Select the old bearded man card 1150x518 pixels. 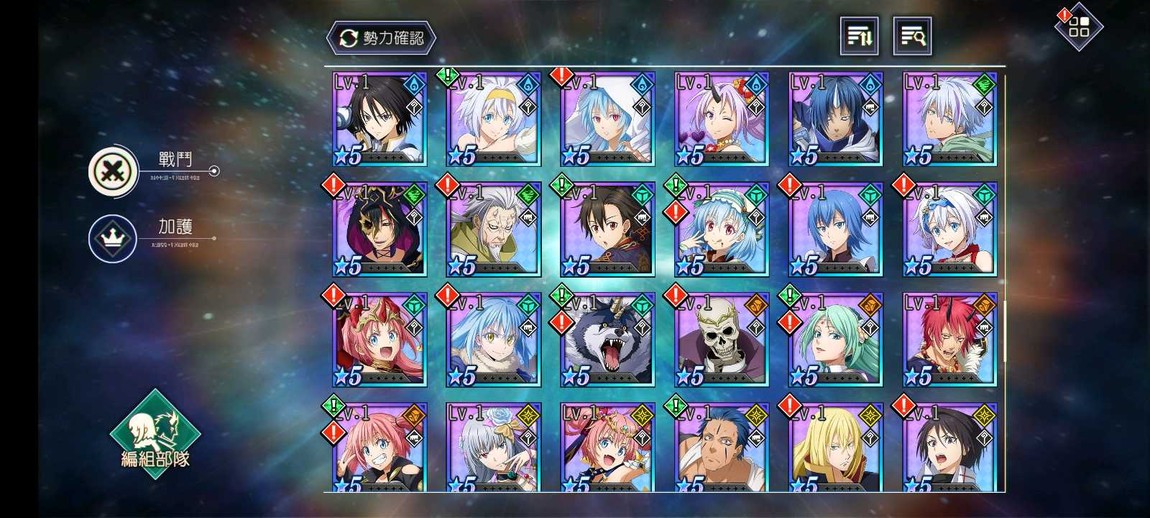[493, 230]
